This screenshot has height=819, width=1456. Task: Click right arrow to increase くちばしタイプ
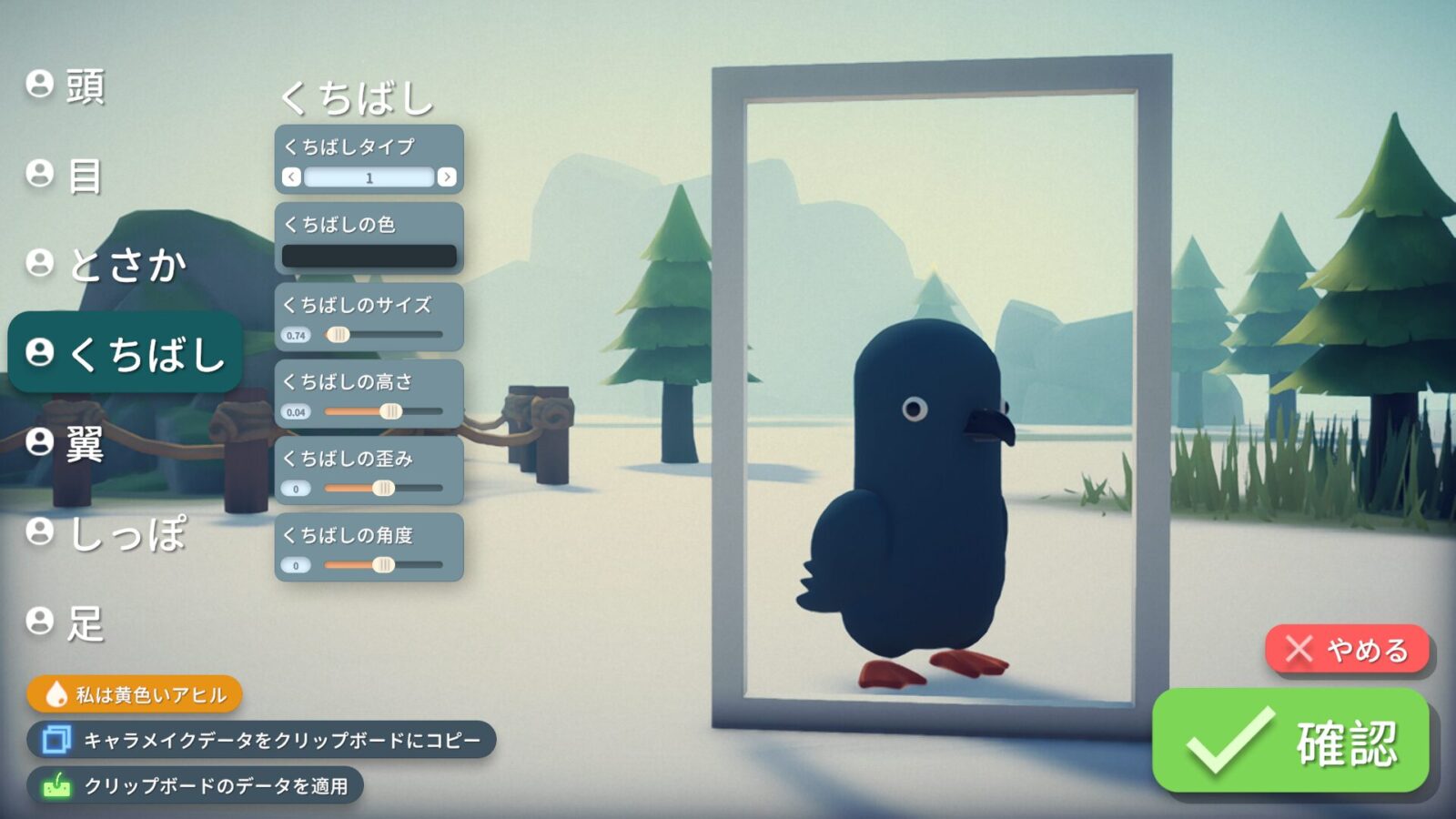[448, 178]
